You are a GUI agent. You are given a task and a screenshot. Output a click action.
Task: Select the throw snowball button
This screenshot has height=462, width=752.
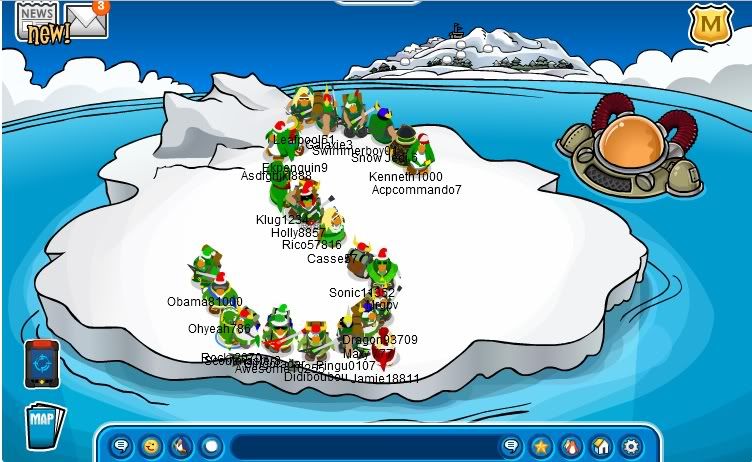211,445
